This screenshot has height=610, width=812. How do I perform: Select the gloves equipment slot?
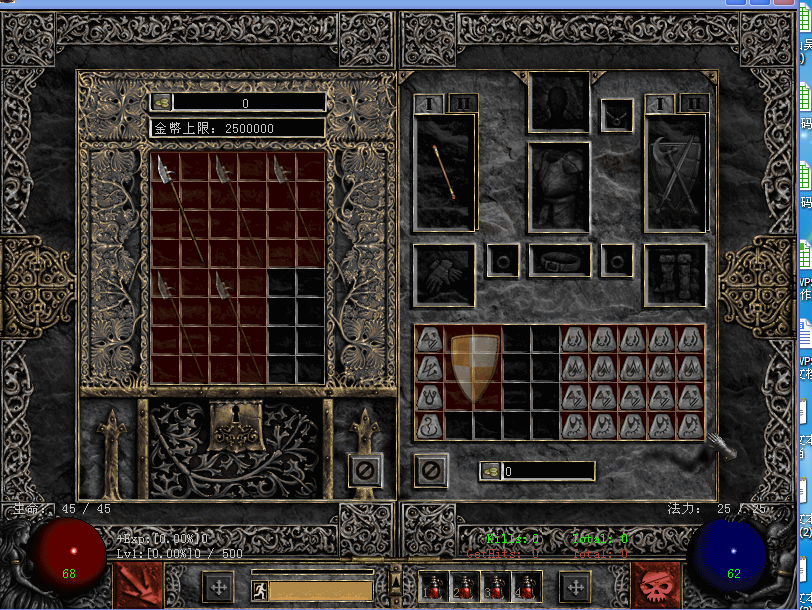(x=444, y=274)
